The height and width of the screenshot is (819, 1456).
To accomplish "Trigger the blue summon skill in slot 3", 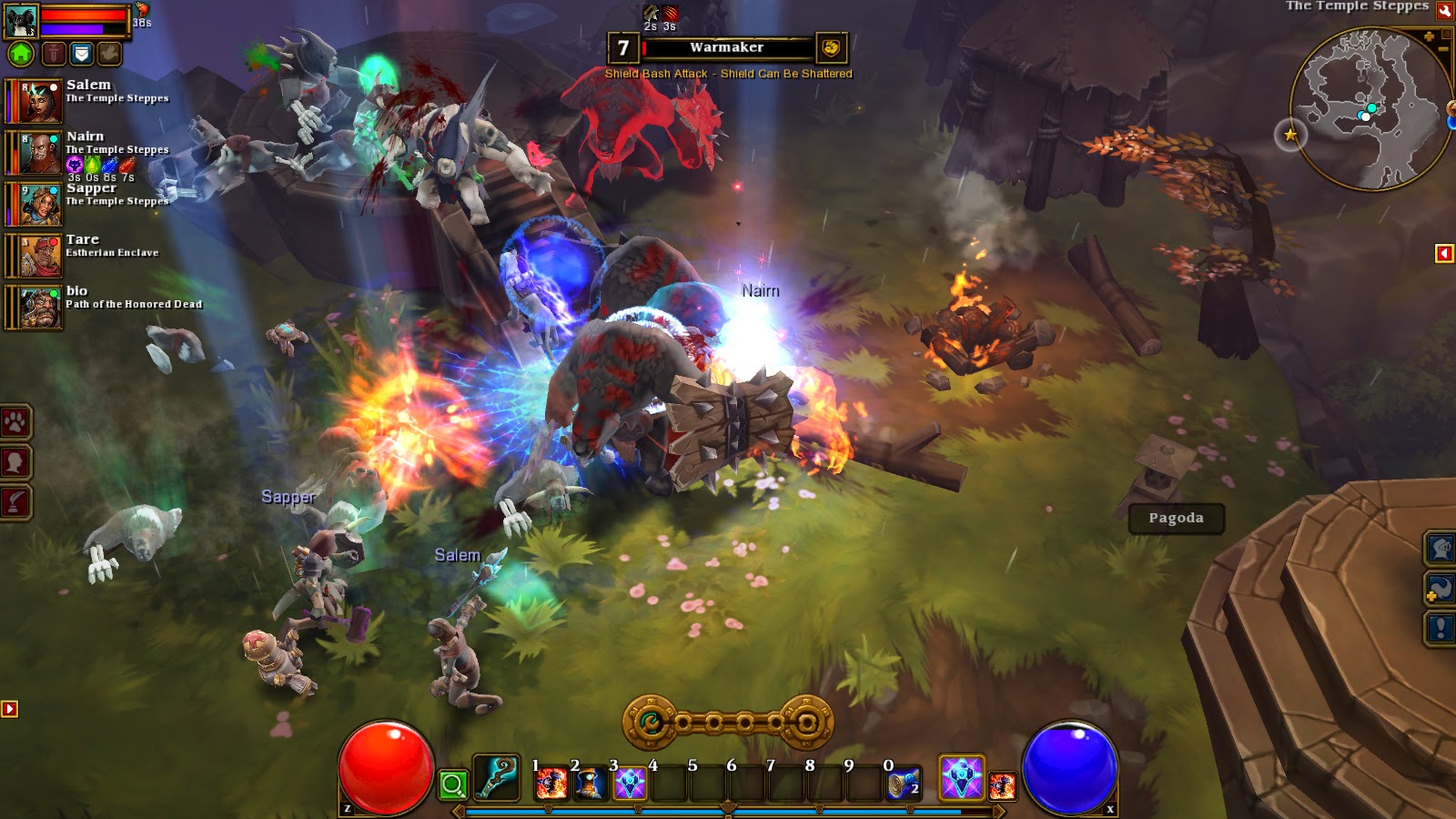I will [x=628, y=783].
